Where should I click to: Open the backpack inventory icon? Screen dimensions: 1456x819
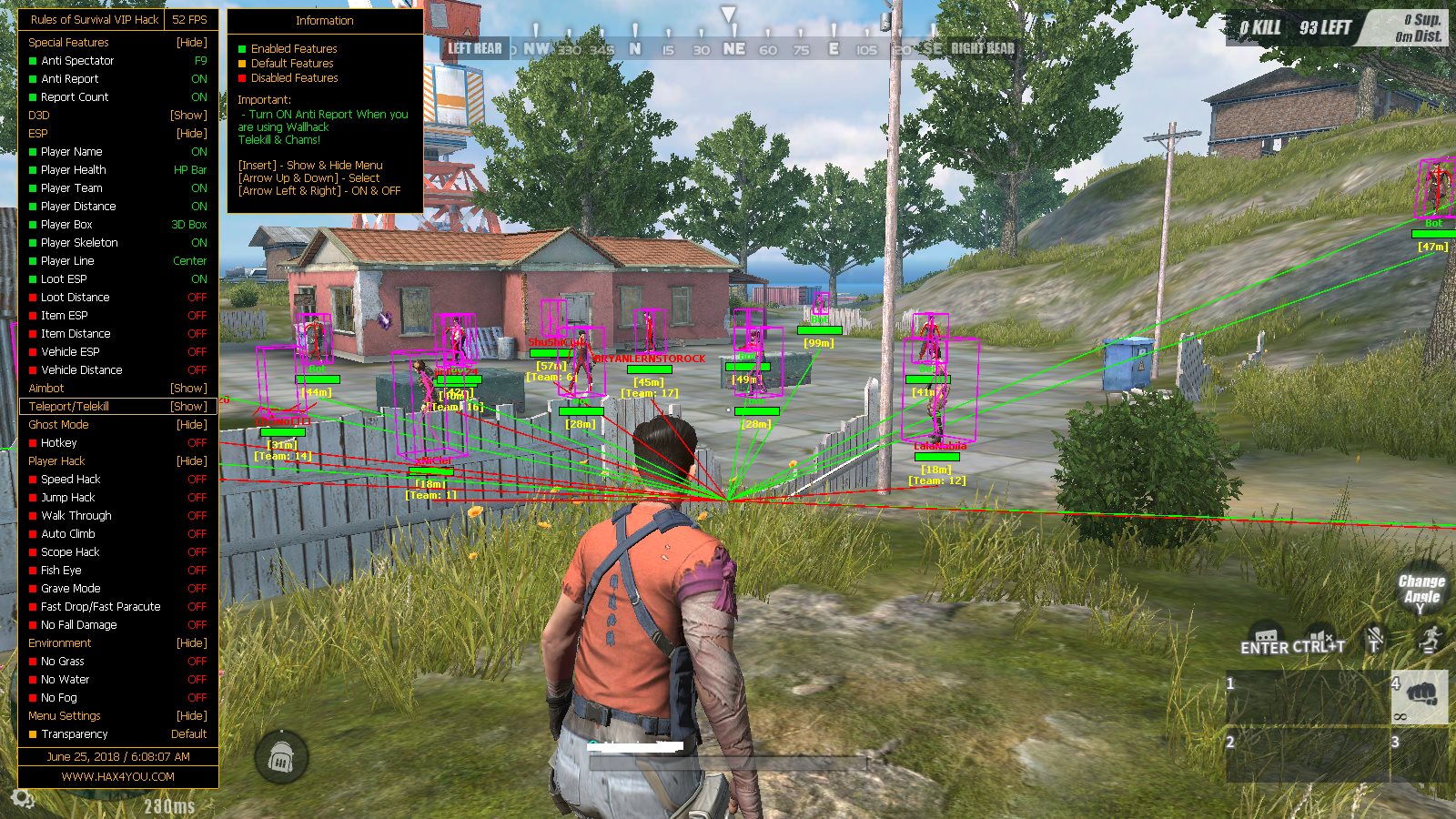[x=281, y=753]
